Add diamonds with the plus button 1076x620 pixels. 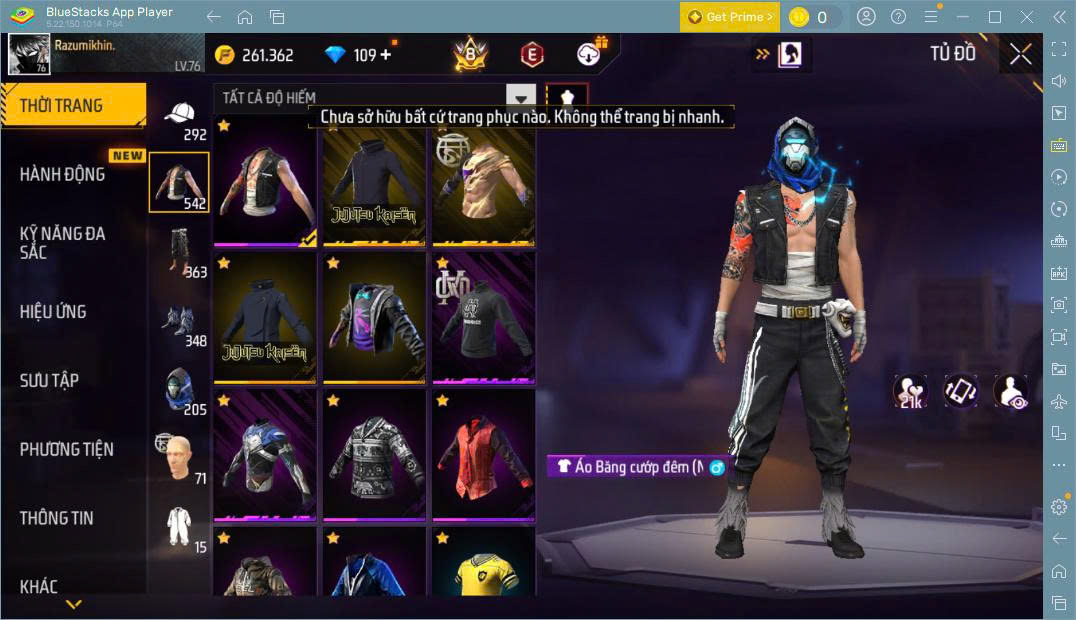click(x=386, y=55)
